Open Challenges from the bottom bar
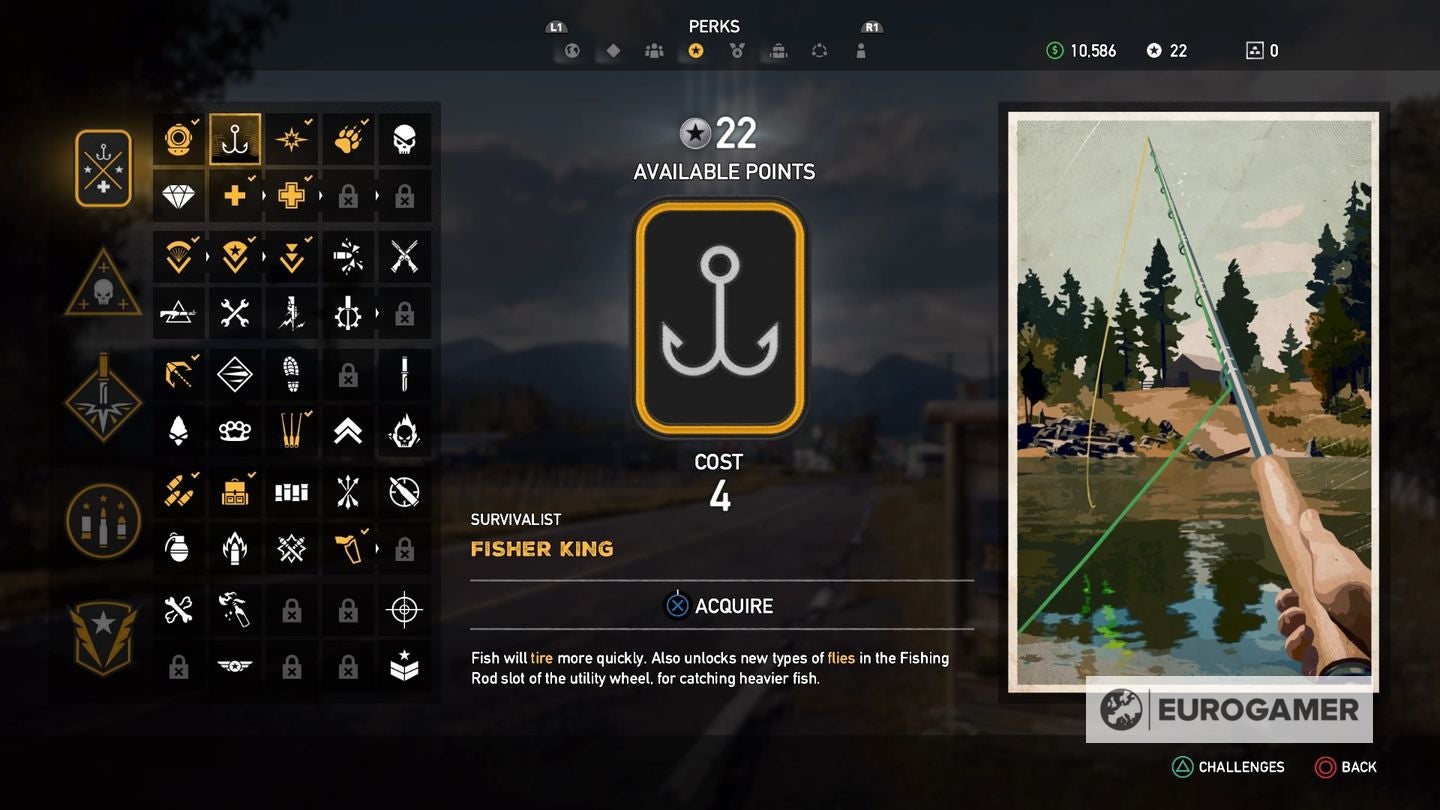The height and width of the screenshot is (810, 1440). [x=1229, y=767]
